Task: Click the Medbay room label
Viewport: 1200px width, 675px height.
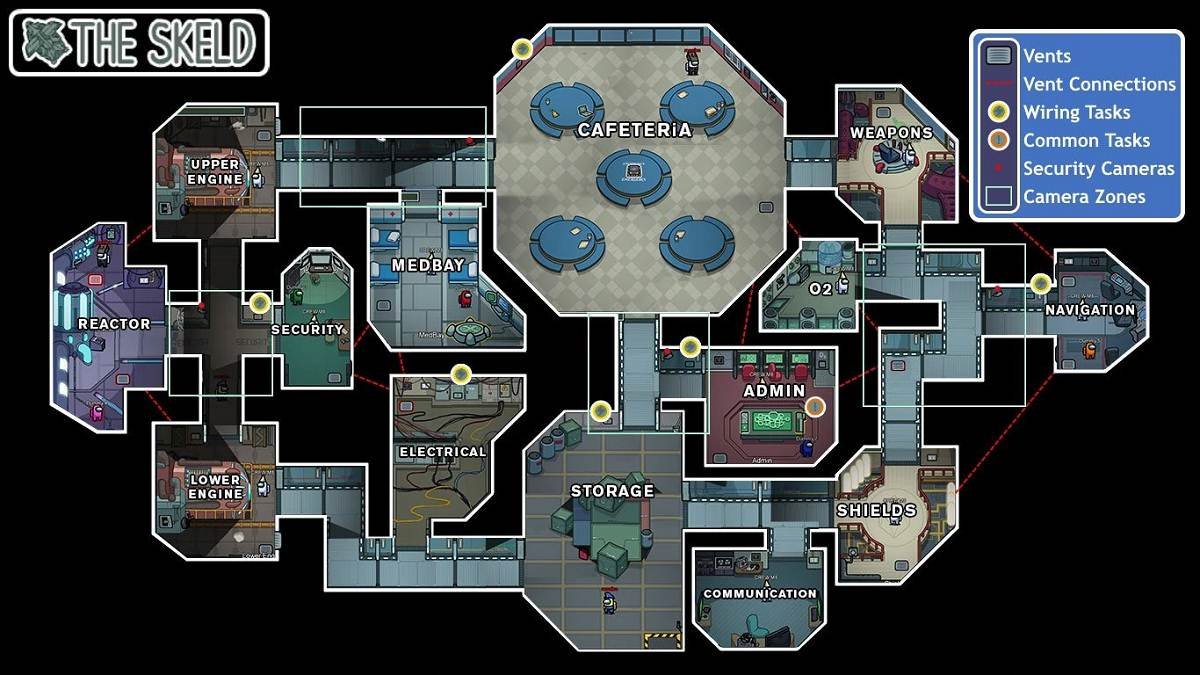Action: [x=426, y=266]
